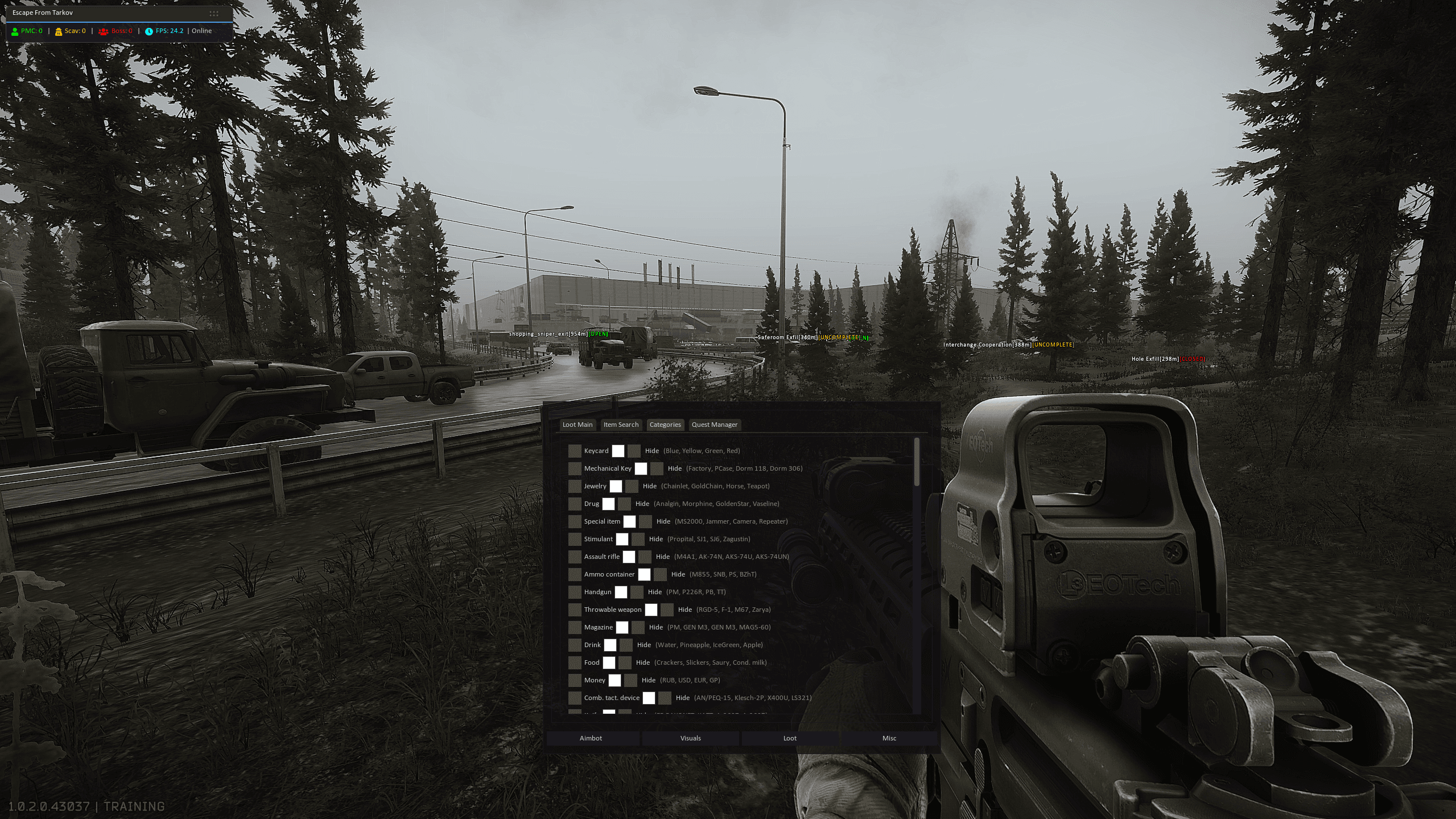Open the Aimbot section

pos(591,738)
